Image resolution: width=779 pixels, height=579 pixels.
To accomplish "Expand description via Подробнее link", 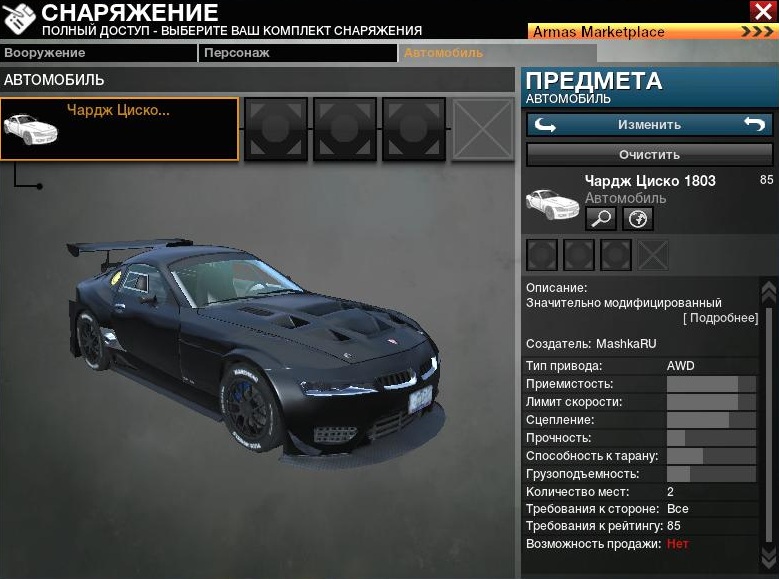I will tap(720, 318).
